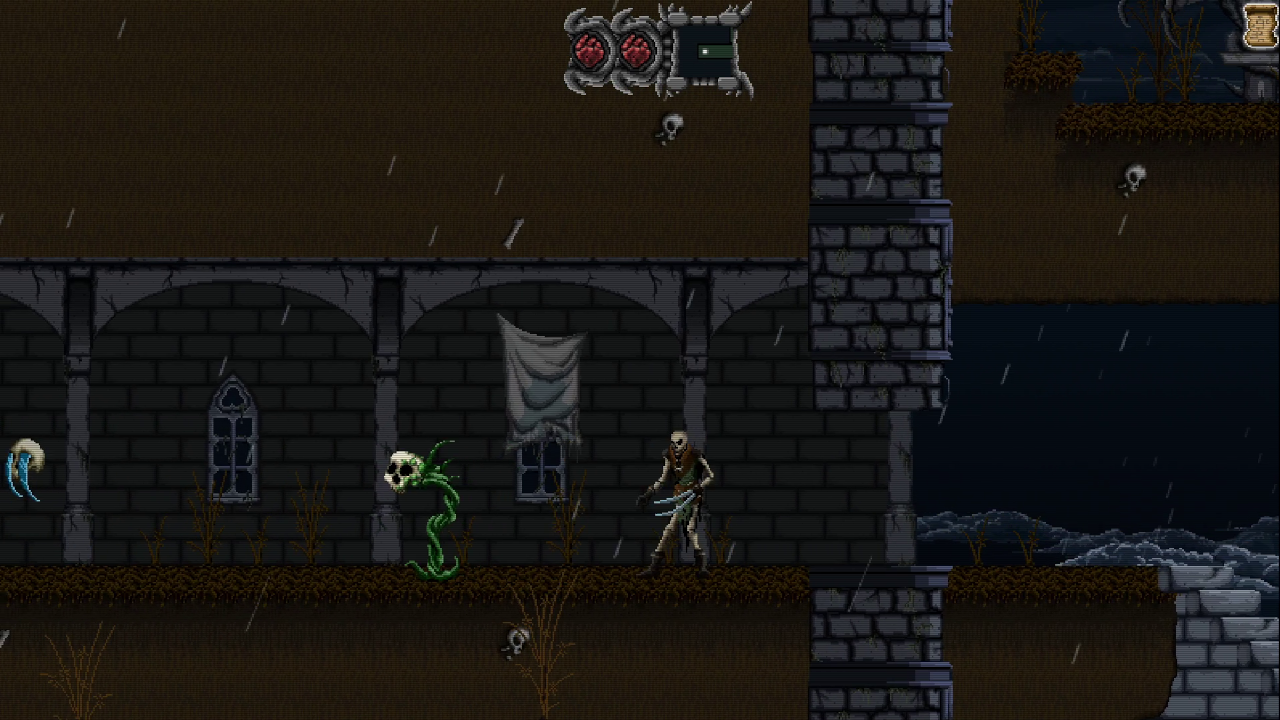Click the minimap in the spiked frame
Viewport: 1280px width, 720px height.
pos(707,51)
